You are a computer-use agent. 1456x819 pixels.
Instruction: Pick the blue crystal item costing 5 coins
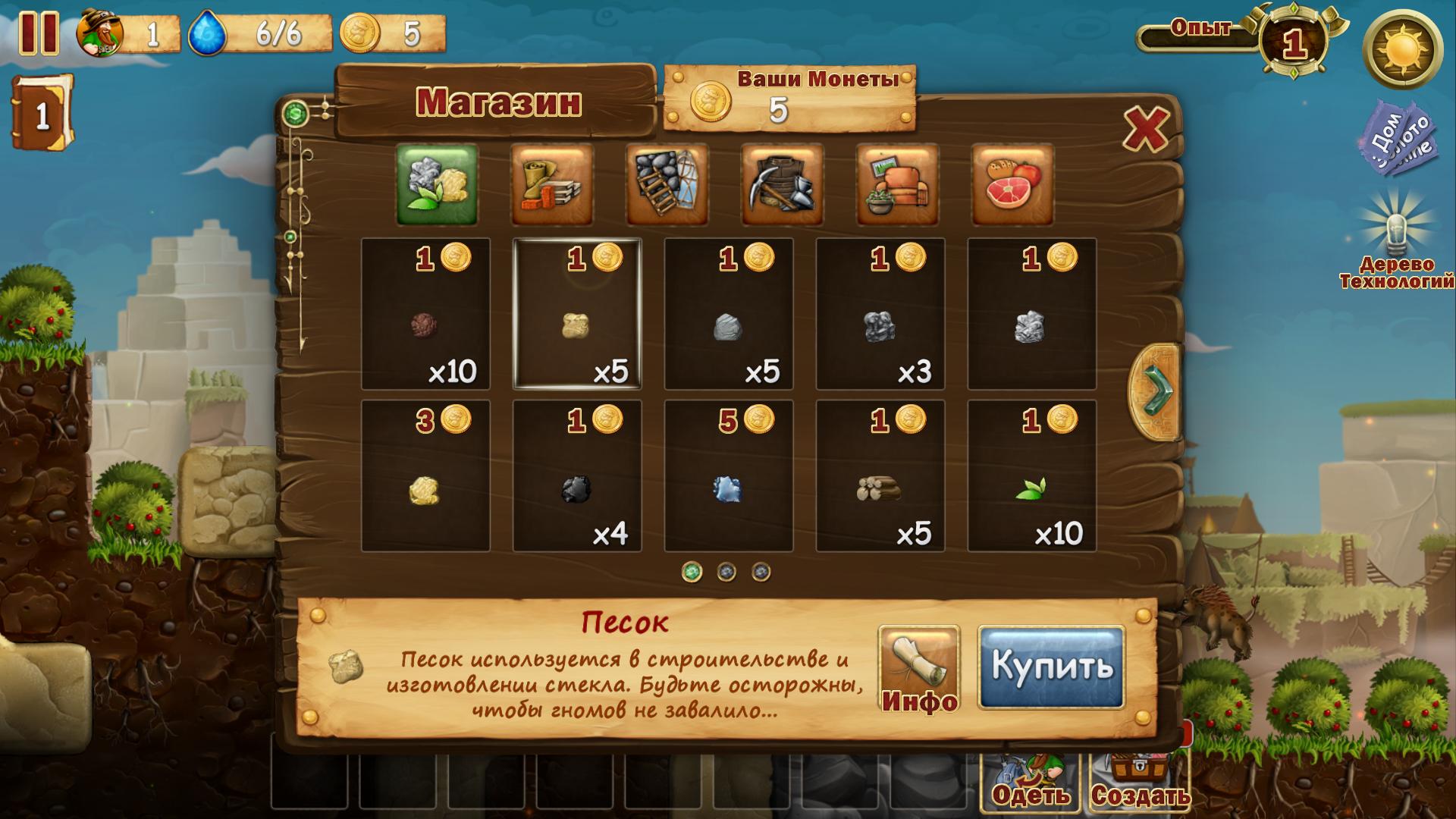728,476
